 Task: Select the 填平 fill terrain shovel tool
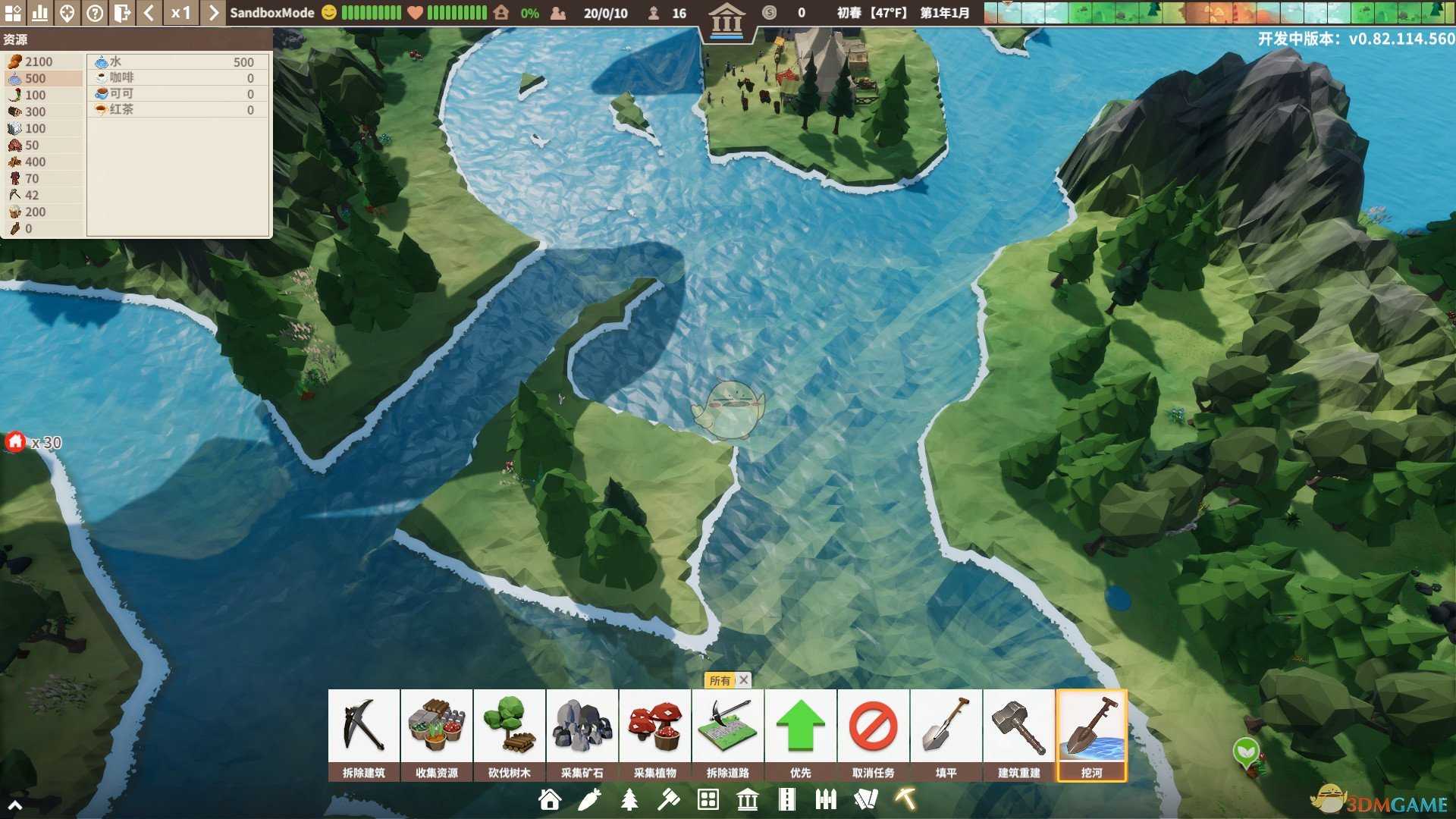(x=946, y=733)
